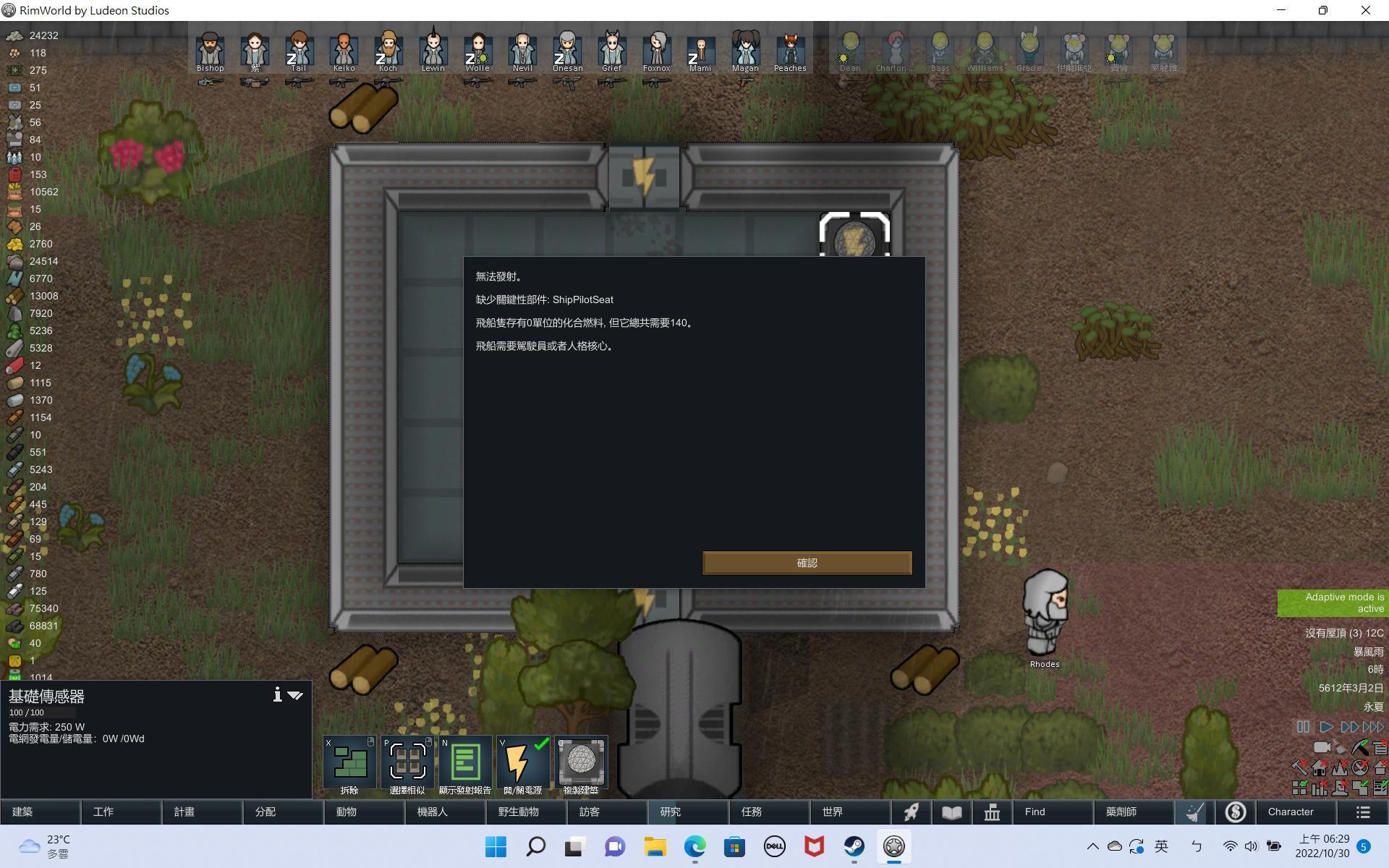The width and height of the screenshot is (1389, 868).
Task: Use the 複製建築 copy building tool
Action: 581,760
